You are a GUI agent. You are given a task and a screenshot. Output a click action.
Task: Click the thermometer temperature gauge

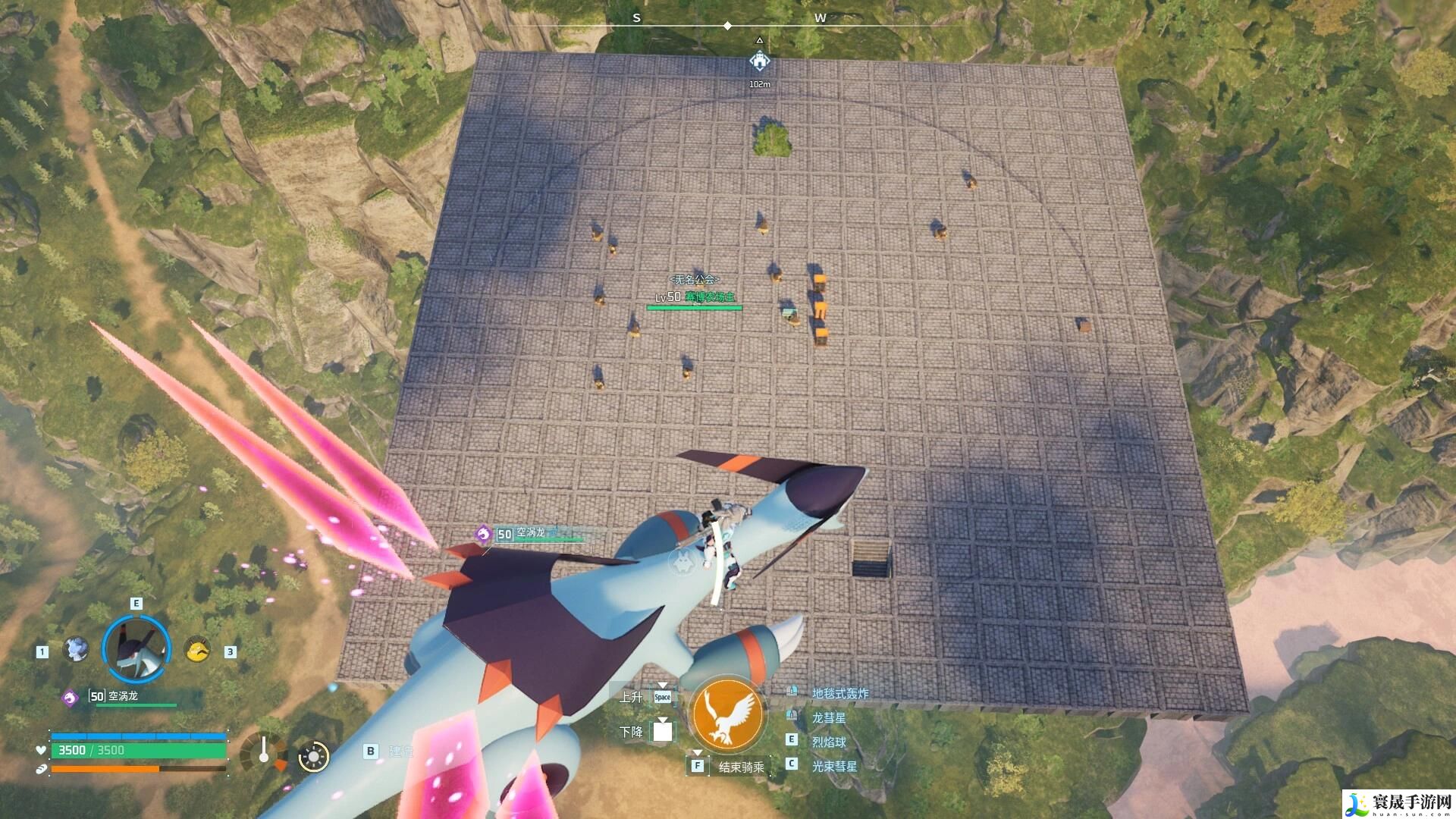tap(263, 752)
